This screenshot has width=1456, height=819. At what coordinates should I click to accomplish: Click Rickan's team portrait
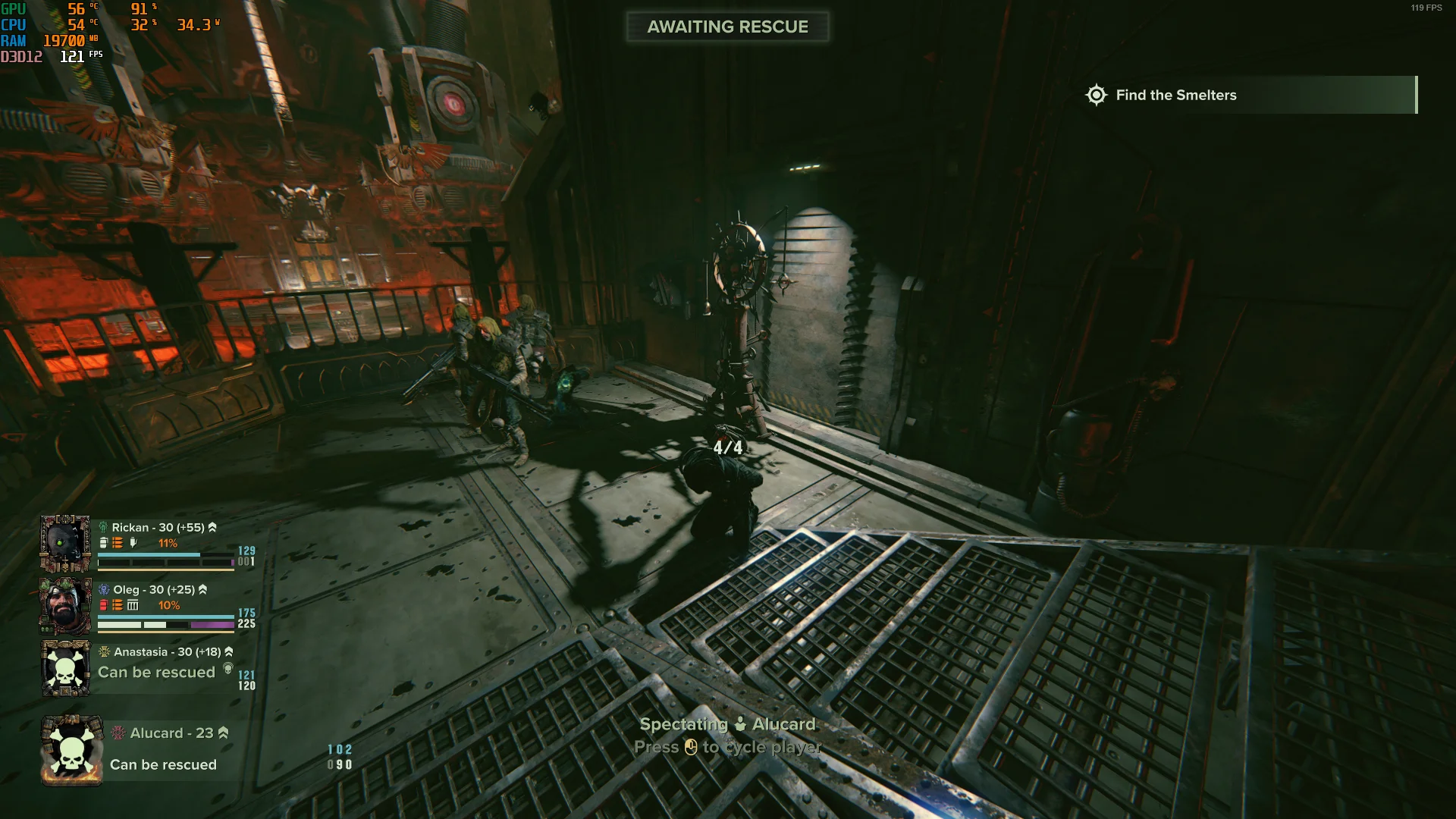tap(65, 544)
